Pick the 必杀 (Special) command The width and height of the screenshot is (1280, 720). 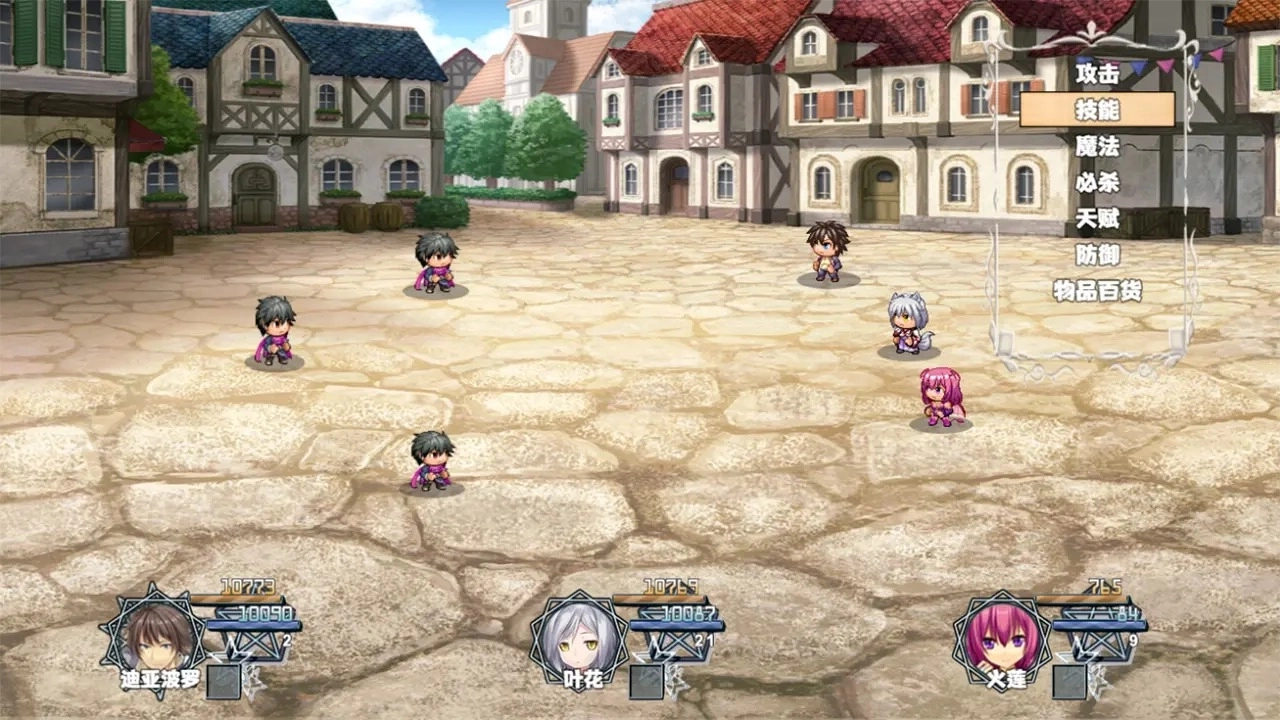click(x=1097, y=182)
